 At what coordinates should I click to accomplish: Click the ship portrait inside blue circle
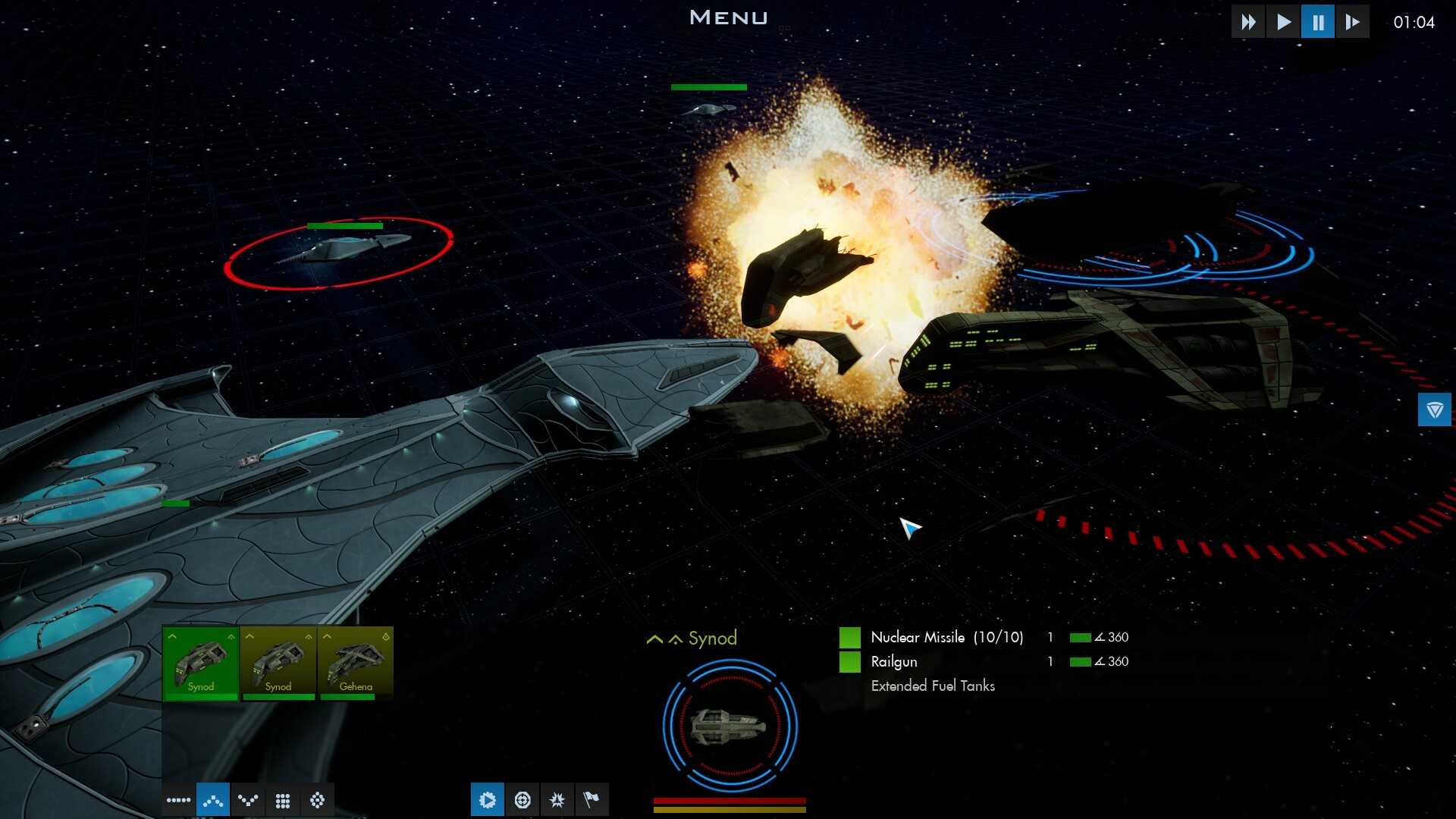730,726
